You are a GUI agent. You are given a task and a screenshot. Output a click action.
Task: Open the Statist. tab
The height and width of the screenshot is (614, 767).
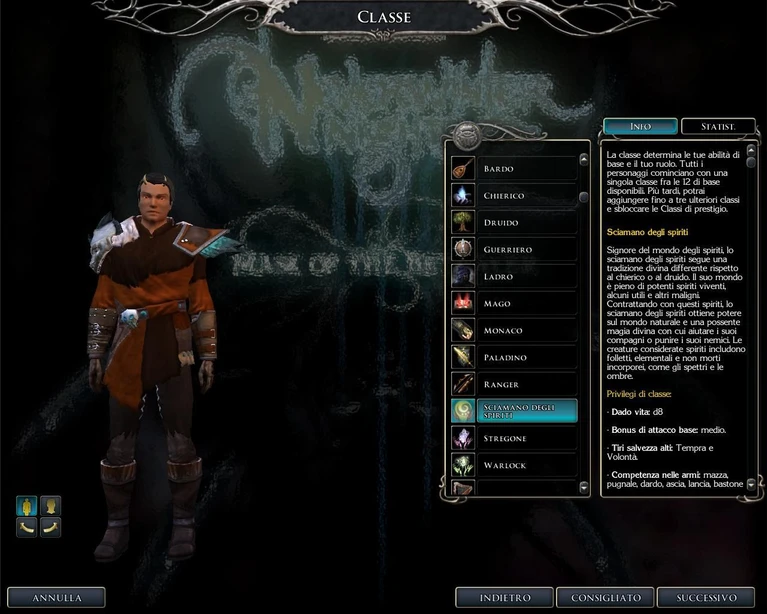tap(718, 127)
